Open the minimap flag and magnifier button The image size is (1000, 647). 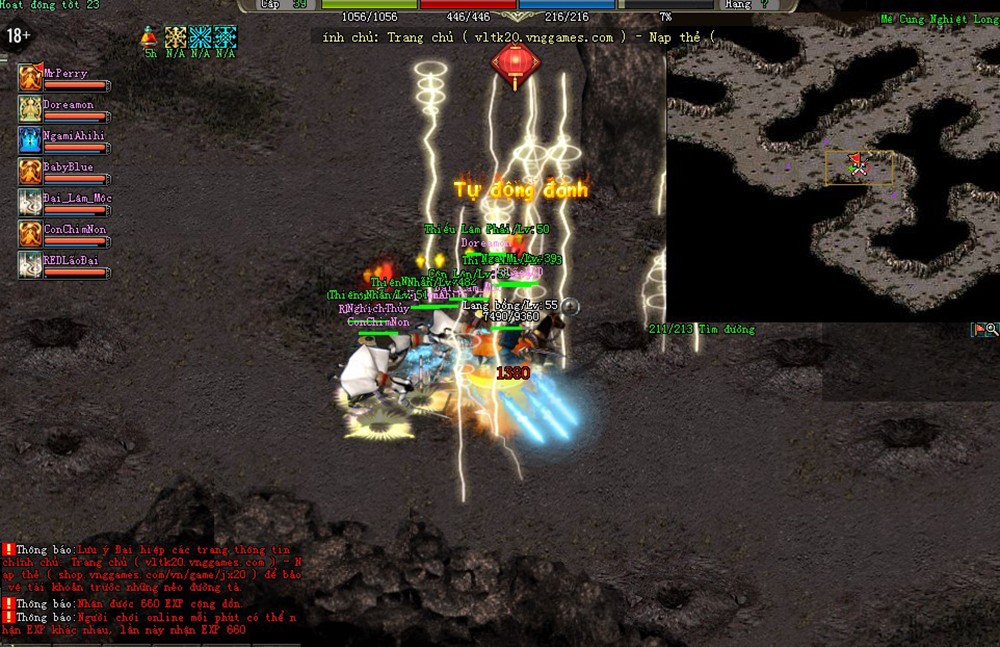(x=985, y=329)
